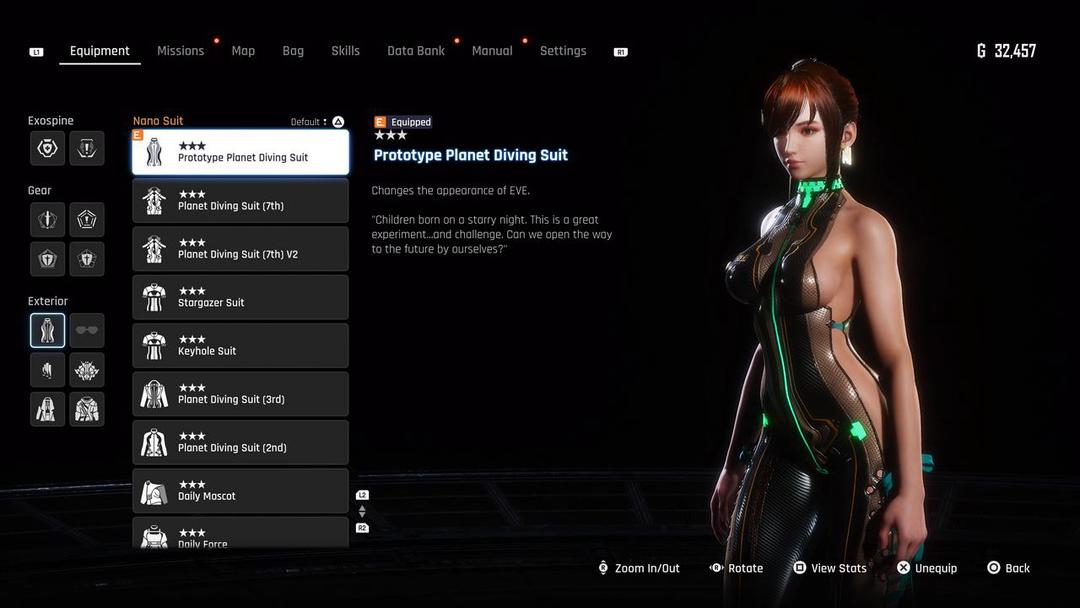
Task: Select the Equipment tab
Action: [100, 51]
